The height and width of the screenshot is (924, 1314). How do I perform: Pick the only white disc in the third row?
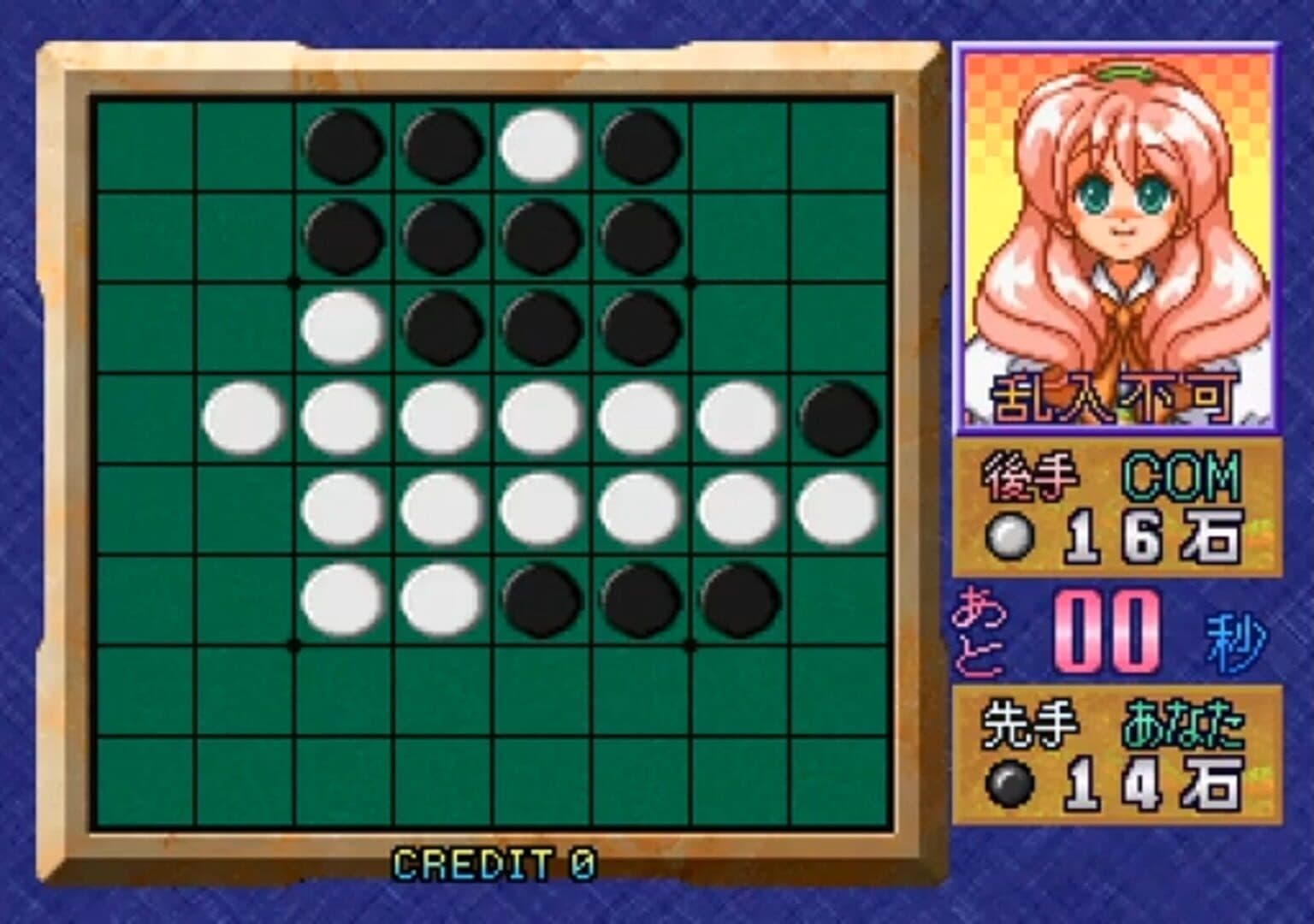click(344, 328)
